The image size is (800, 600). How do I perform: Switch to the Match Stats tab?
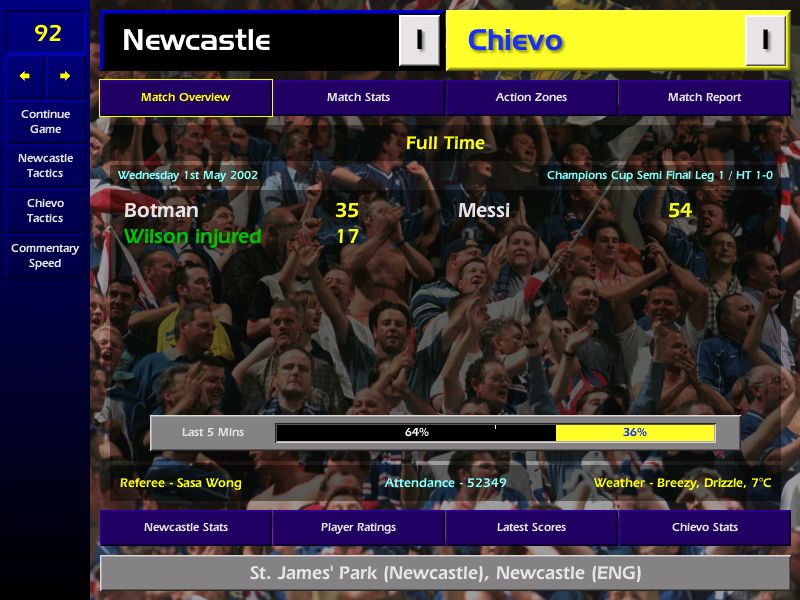coord(358,98)
